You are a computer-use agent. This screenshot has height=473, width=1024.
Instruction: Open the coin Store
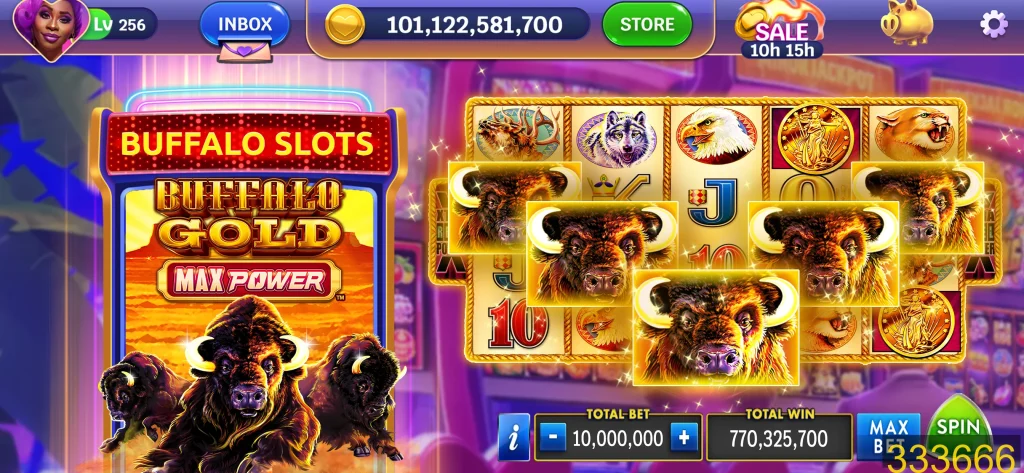[646, 24]
